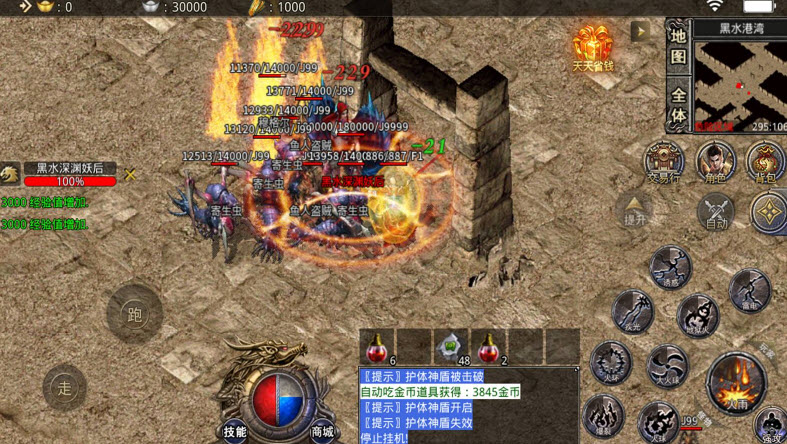Cast the 火雨 fire rain skill
787x444 pixels.
[737, 384]
